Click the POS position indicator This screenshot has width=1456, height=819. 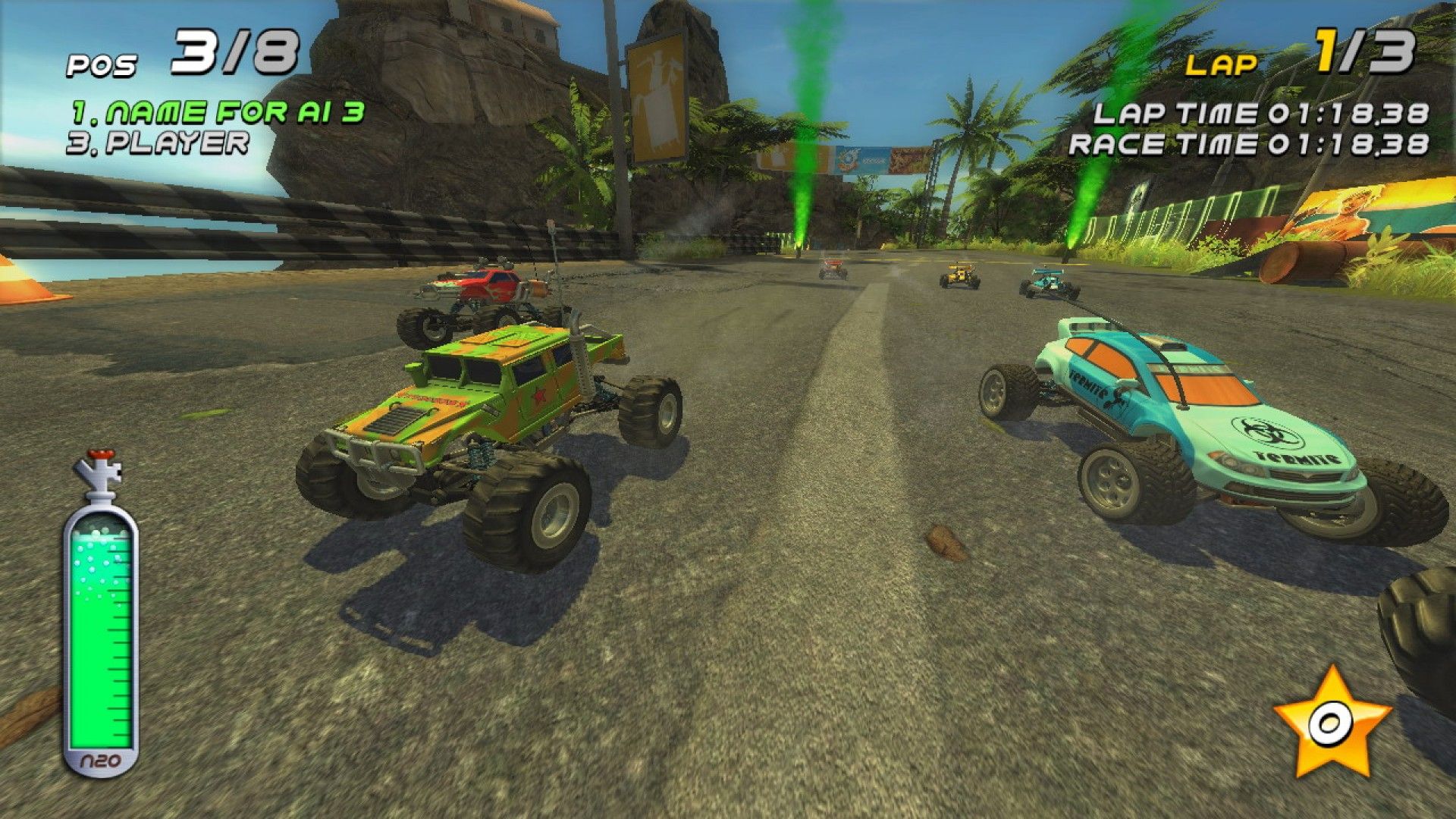pos(102,64)
